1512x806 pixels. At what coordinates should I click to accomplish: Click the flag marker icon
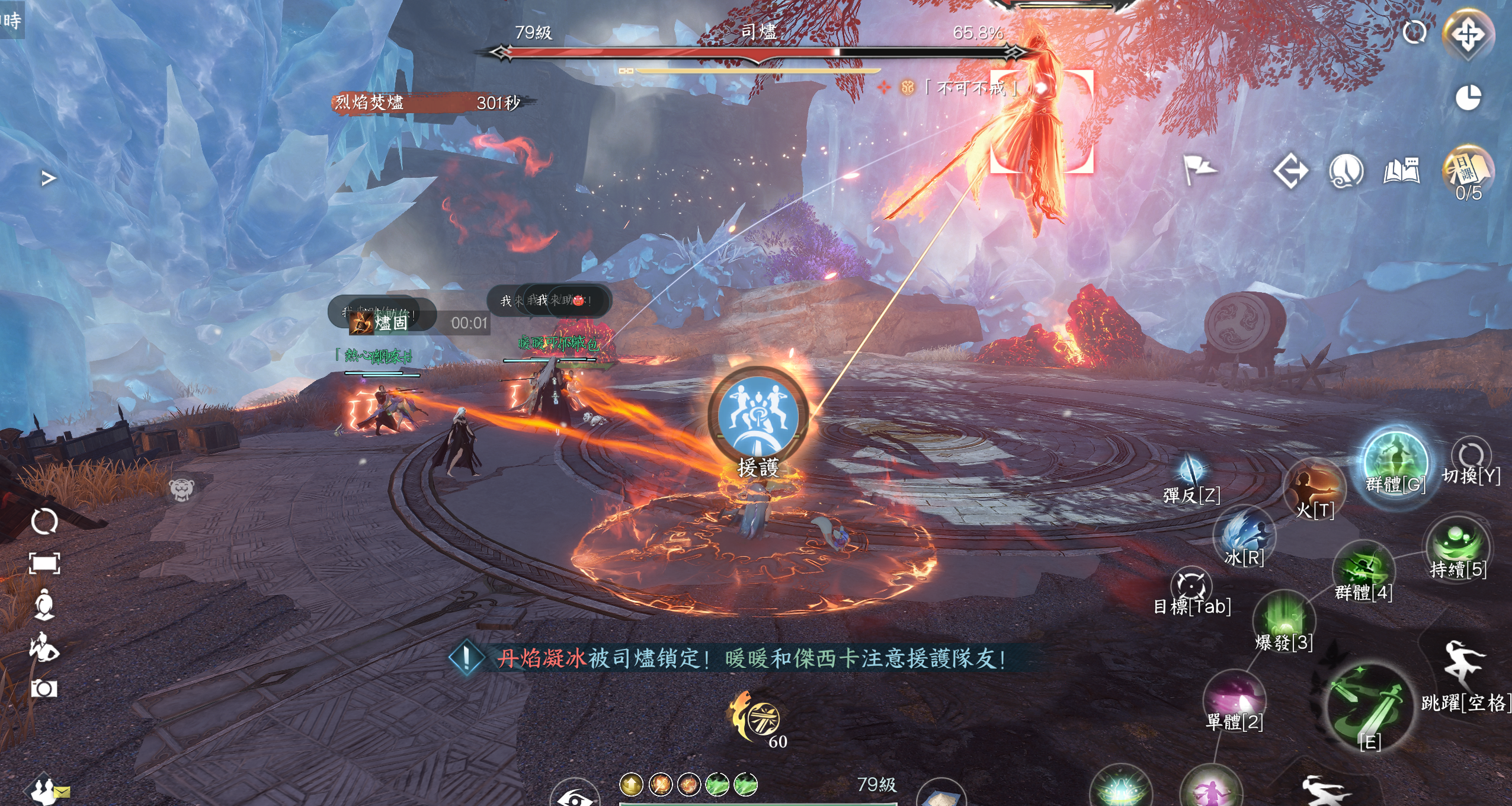pyautogui.click(x=1198, y=169)
